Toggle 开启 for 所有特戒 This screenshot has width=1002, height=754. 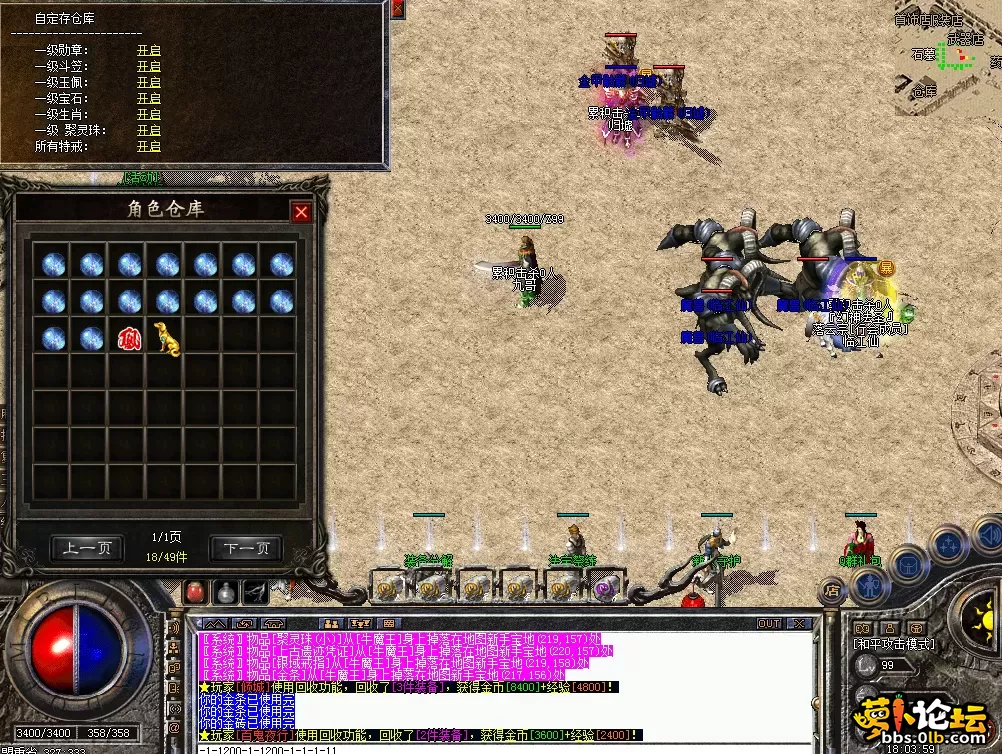coord(149,146)
